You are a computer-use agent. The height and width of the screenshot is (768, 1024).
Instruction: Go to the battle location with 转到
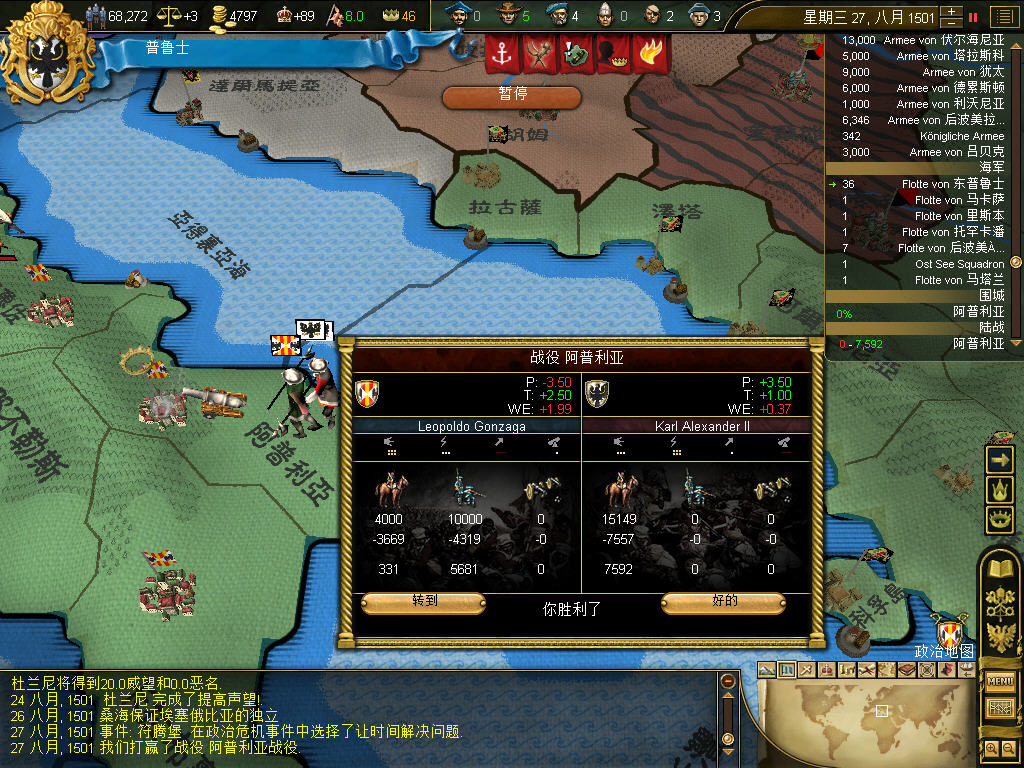pos(423,602)
